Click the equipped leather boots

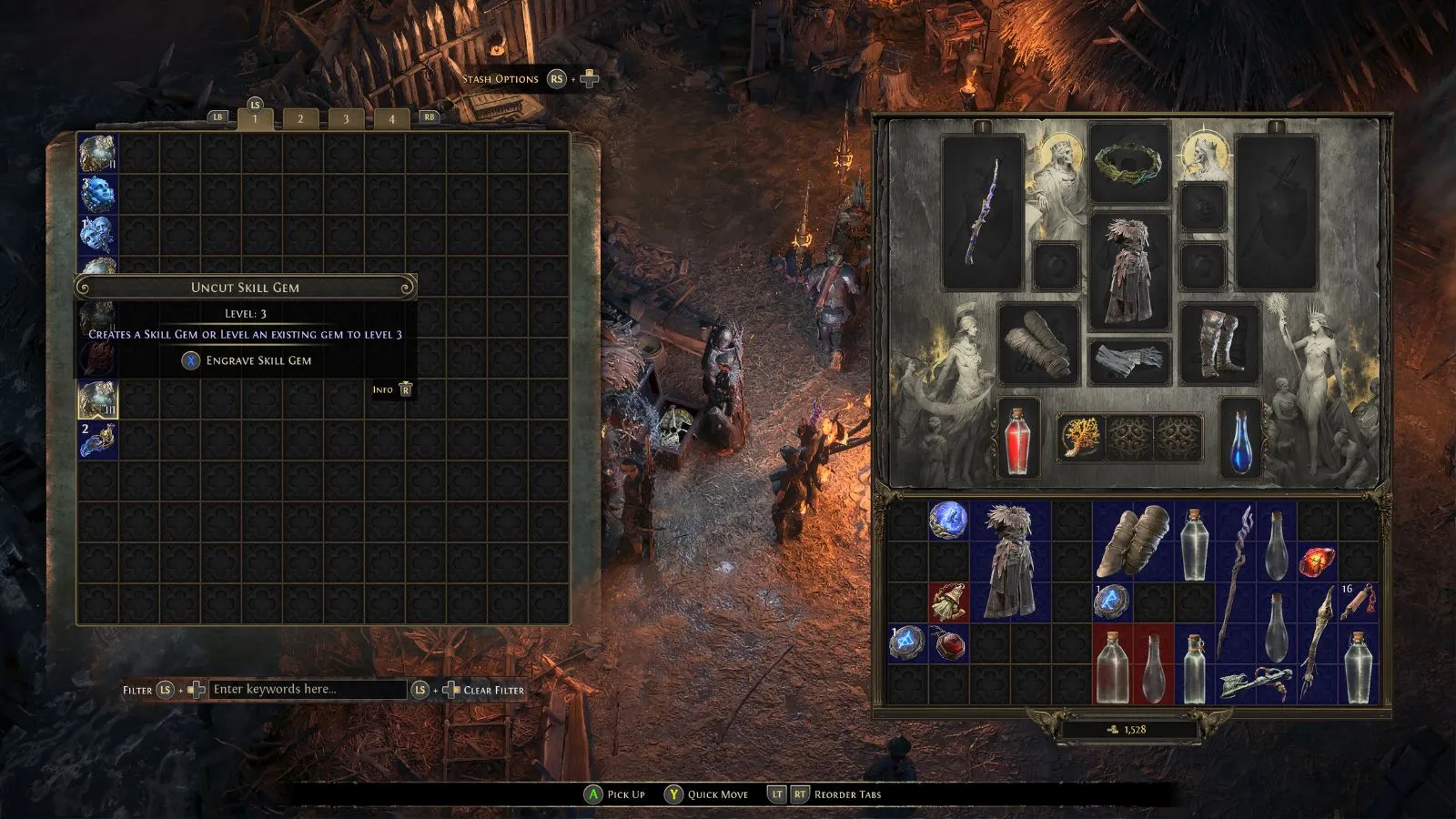pos(1219,343)
